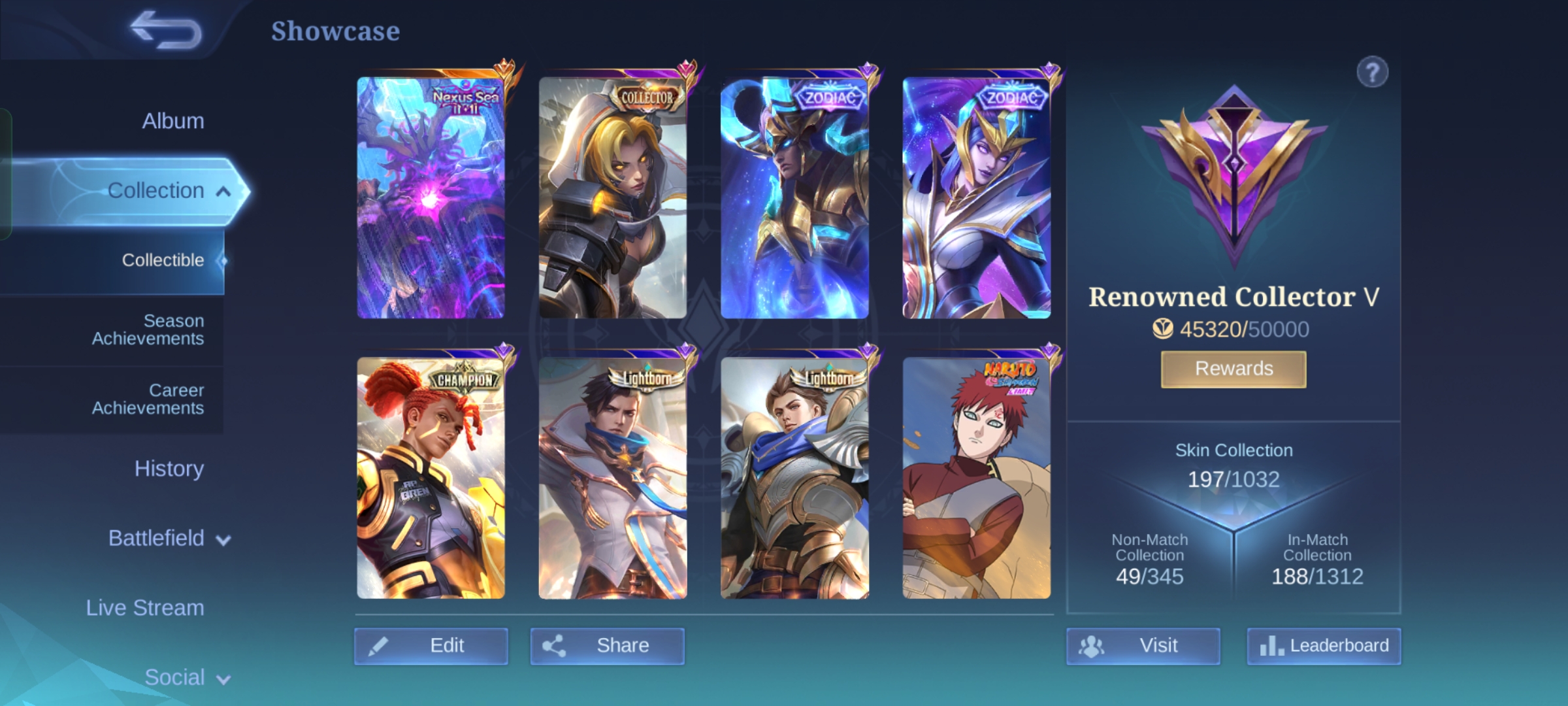Select the Champion skin card
The image size is (1568, 706).
point(431,478)
